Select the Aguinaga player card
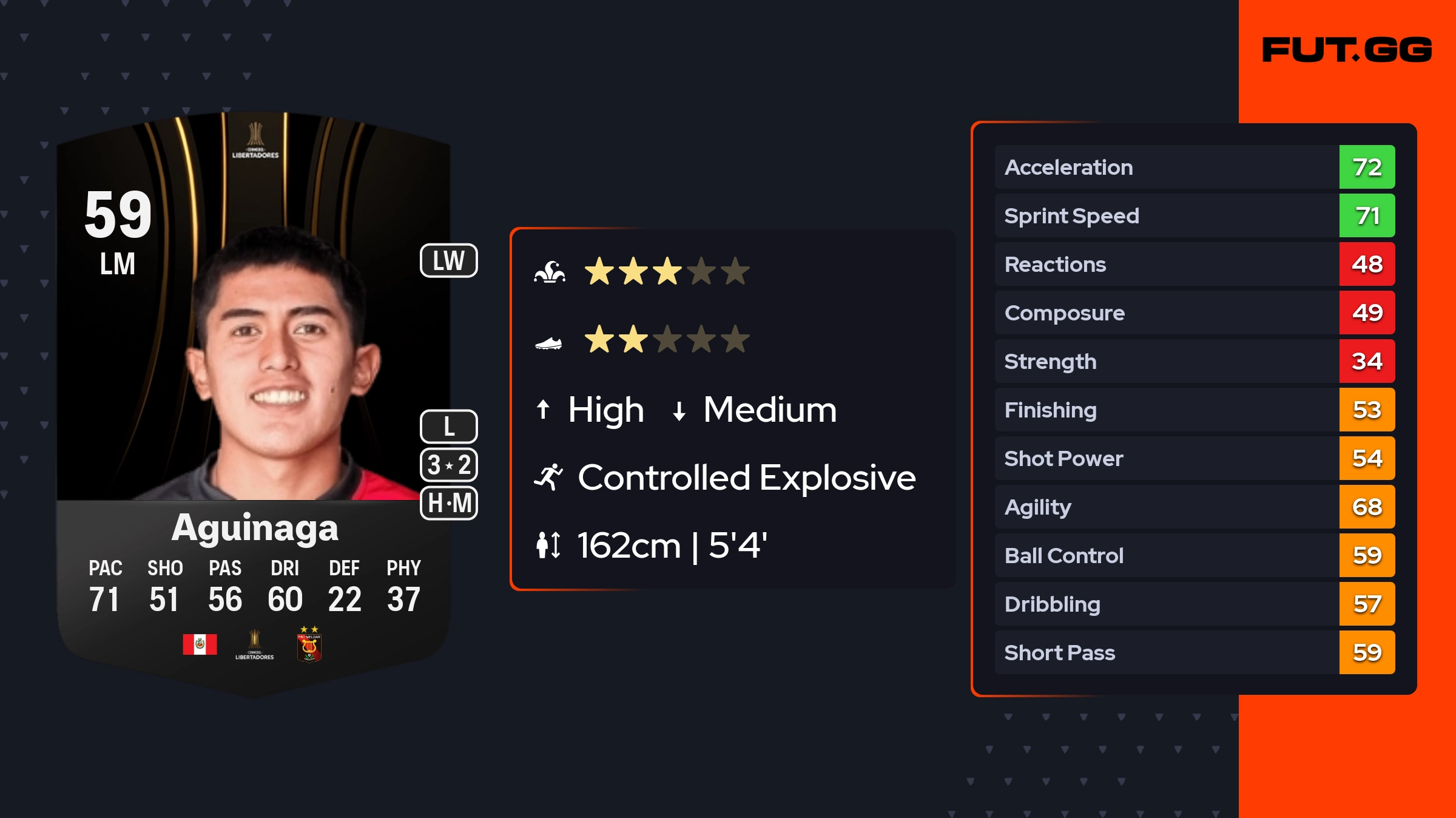Image resolution: width=1456 pixels, height=818 pixels. (254, 401)
